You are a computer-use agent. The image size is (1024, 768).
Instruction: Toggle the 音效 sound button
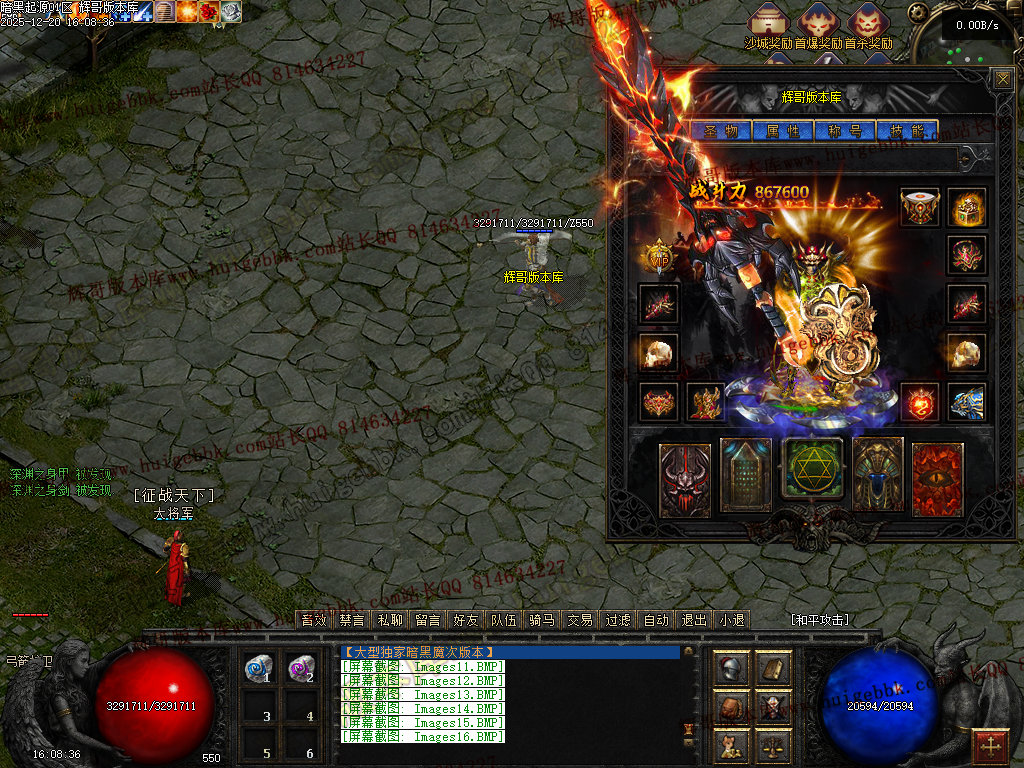pyautogui.click(x=314, y=620)
